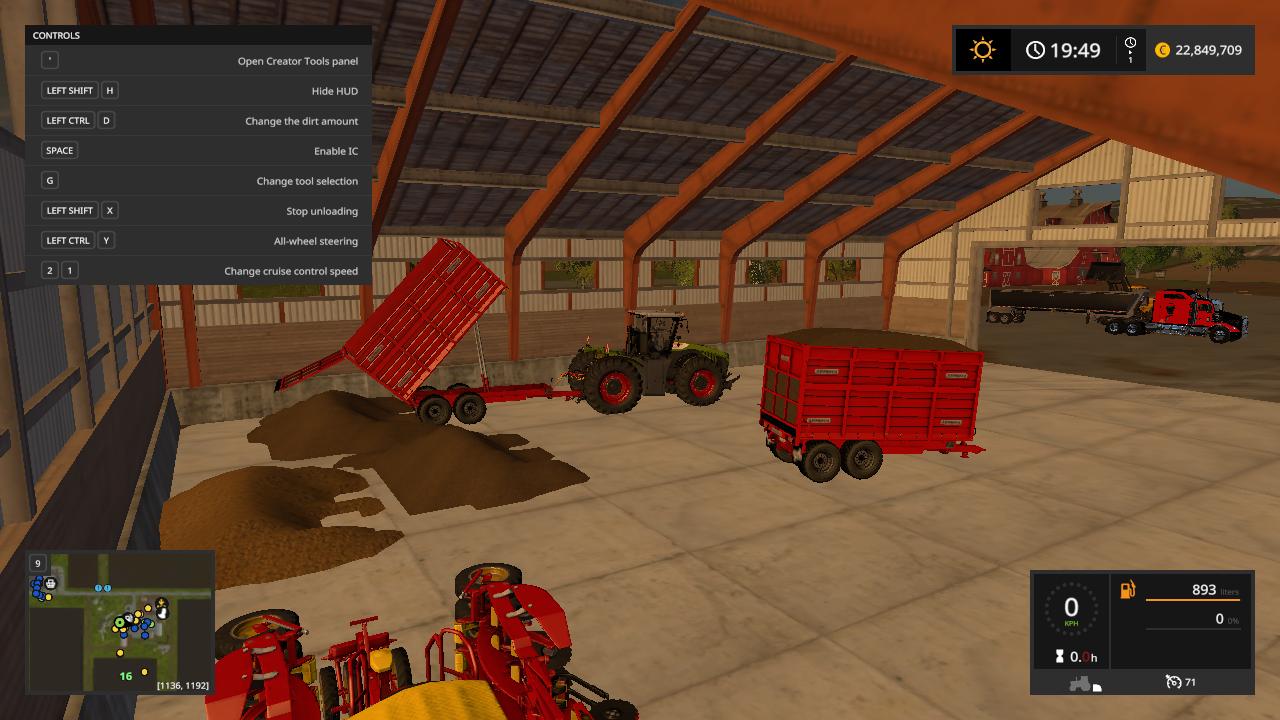This screenshot has width=1280, height=720.
Task: Click the orange fuel level bar
Action: pyautogui.click(x=1195, y=600)
